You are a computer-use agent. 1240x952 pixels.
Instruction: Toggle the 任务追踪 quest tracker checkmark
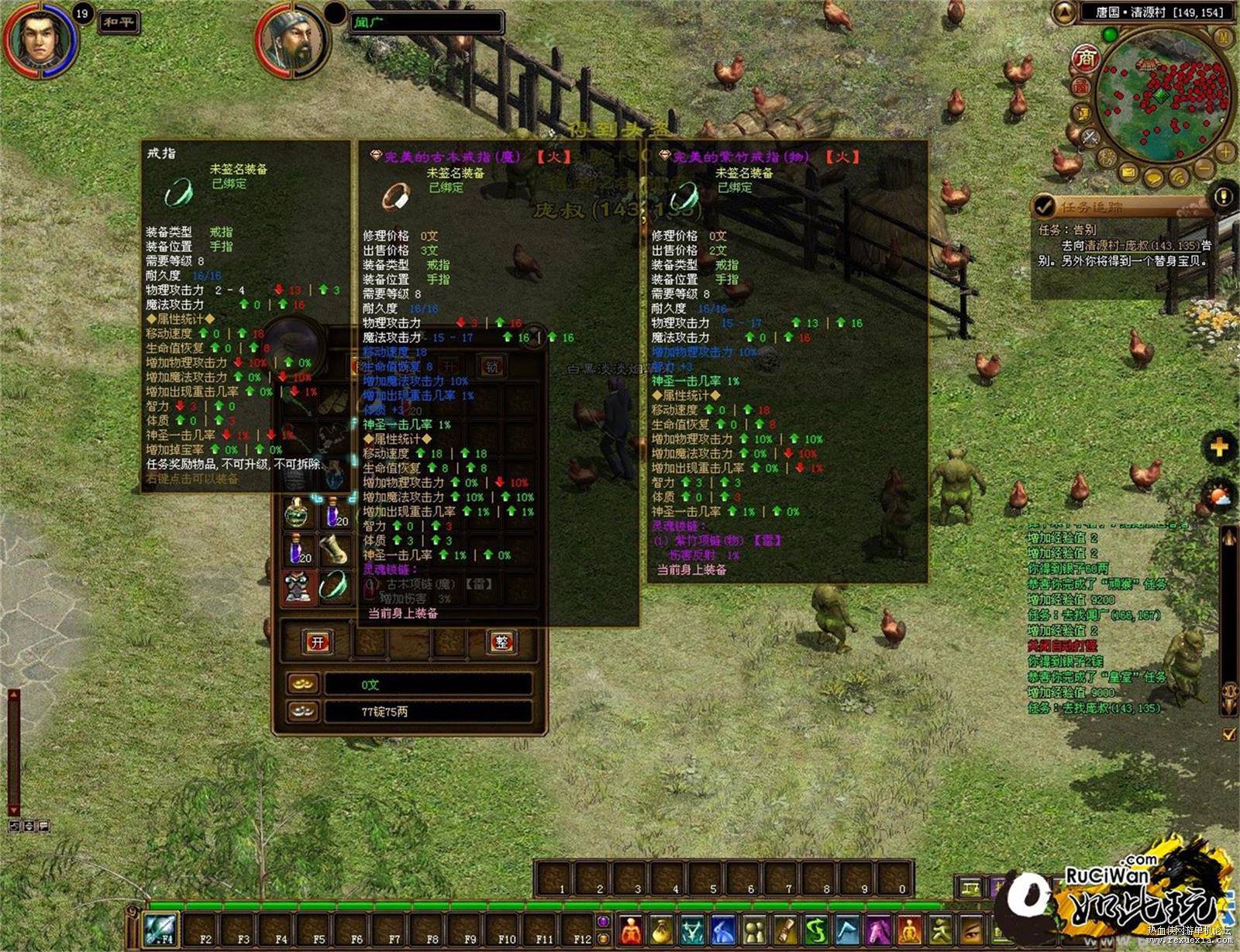[x=1045, y=206]
